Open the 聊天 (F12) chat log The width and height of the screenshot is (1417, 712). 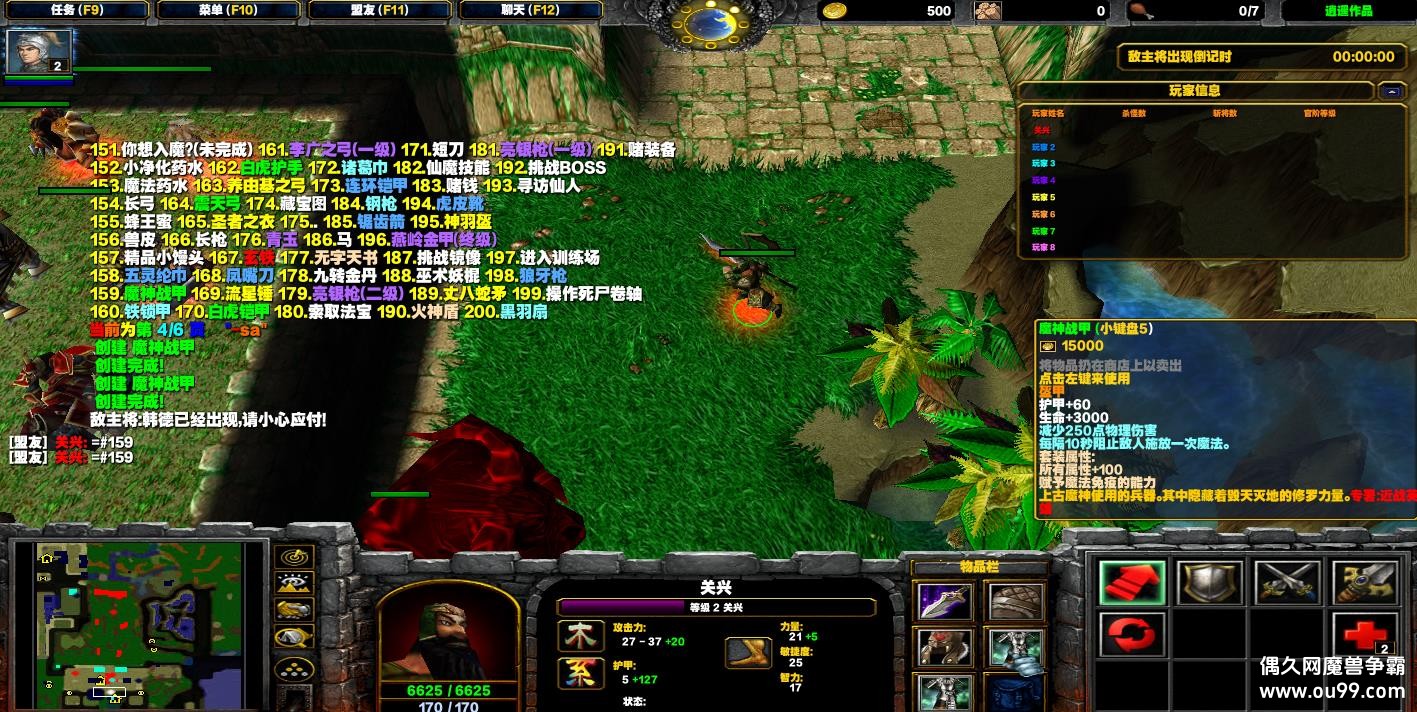(530, 10)
